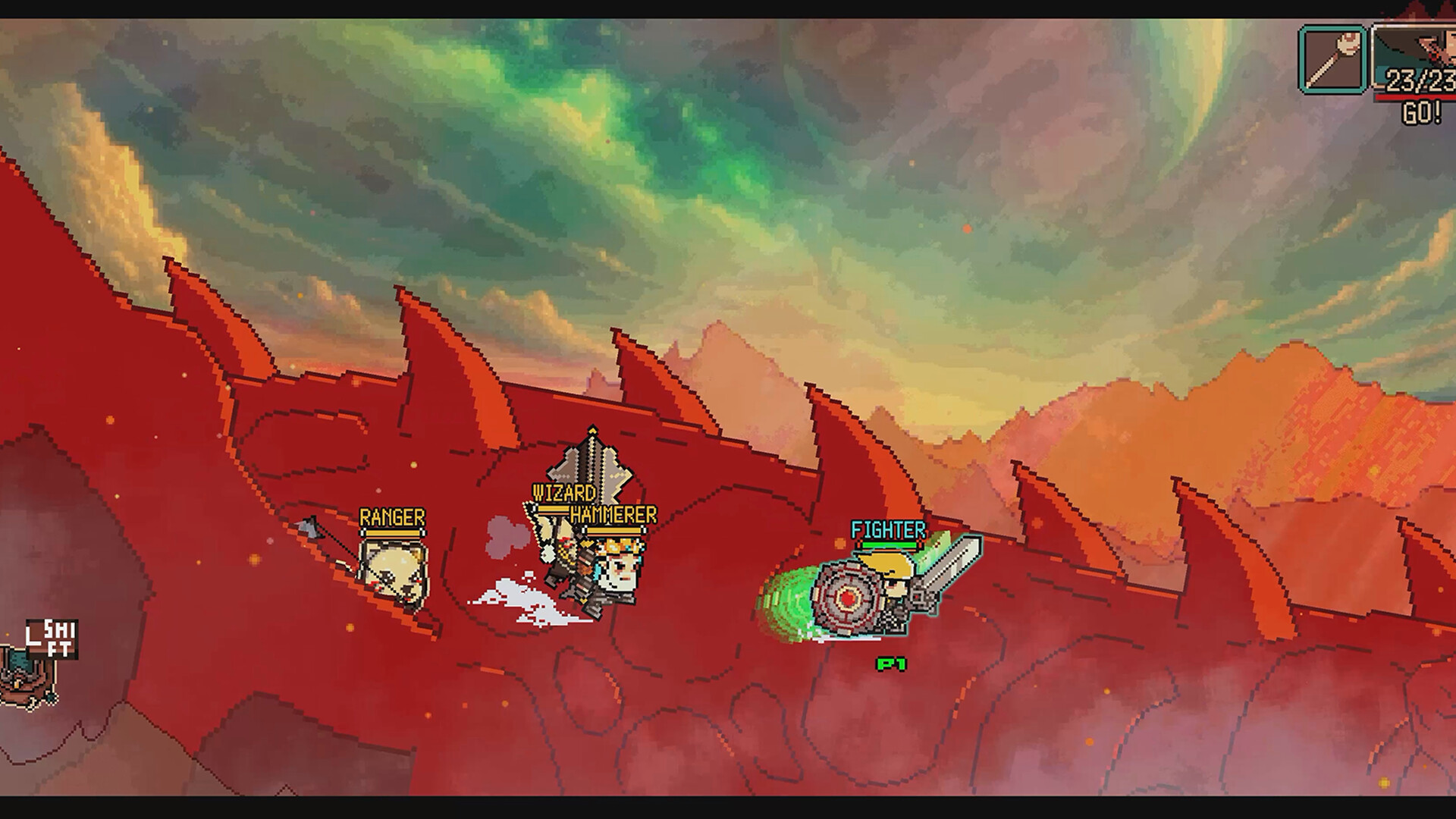Select the staff weapon slot icon

point(1333,58)
